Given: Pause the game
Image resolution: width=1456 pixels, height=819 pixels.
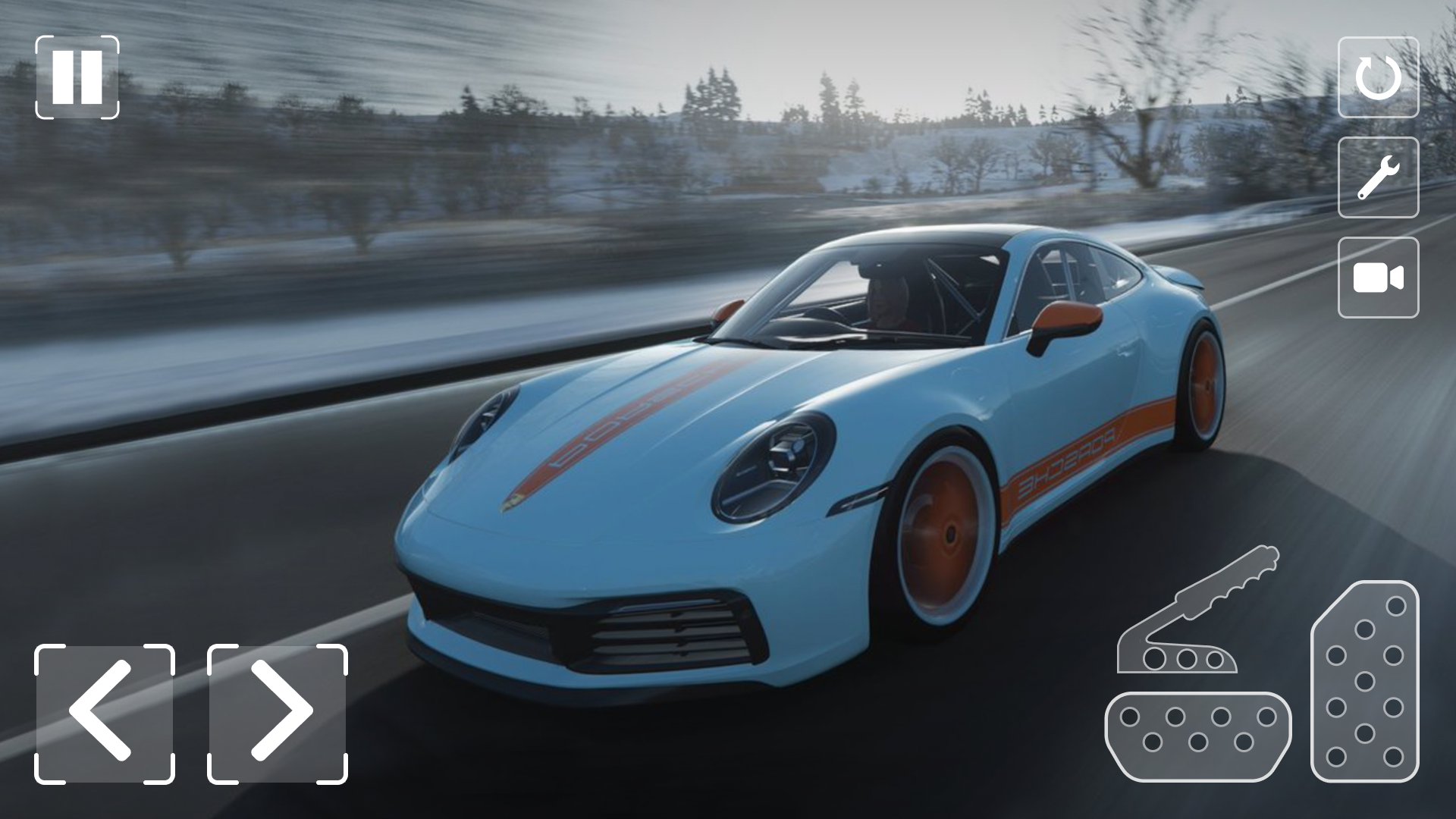Looking at the screenshot, I should [77, 77].
